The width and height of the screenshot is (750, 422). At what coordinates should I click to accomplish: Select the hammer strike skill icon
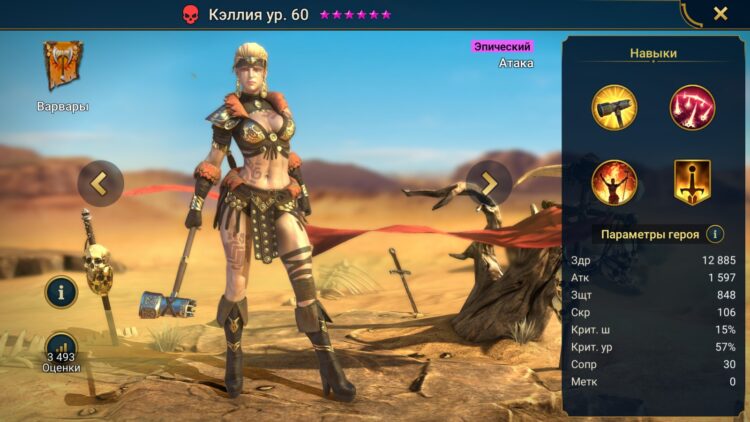pos(614,108)
